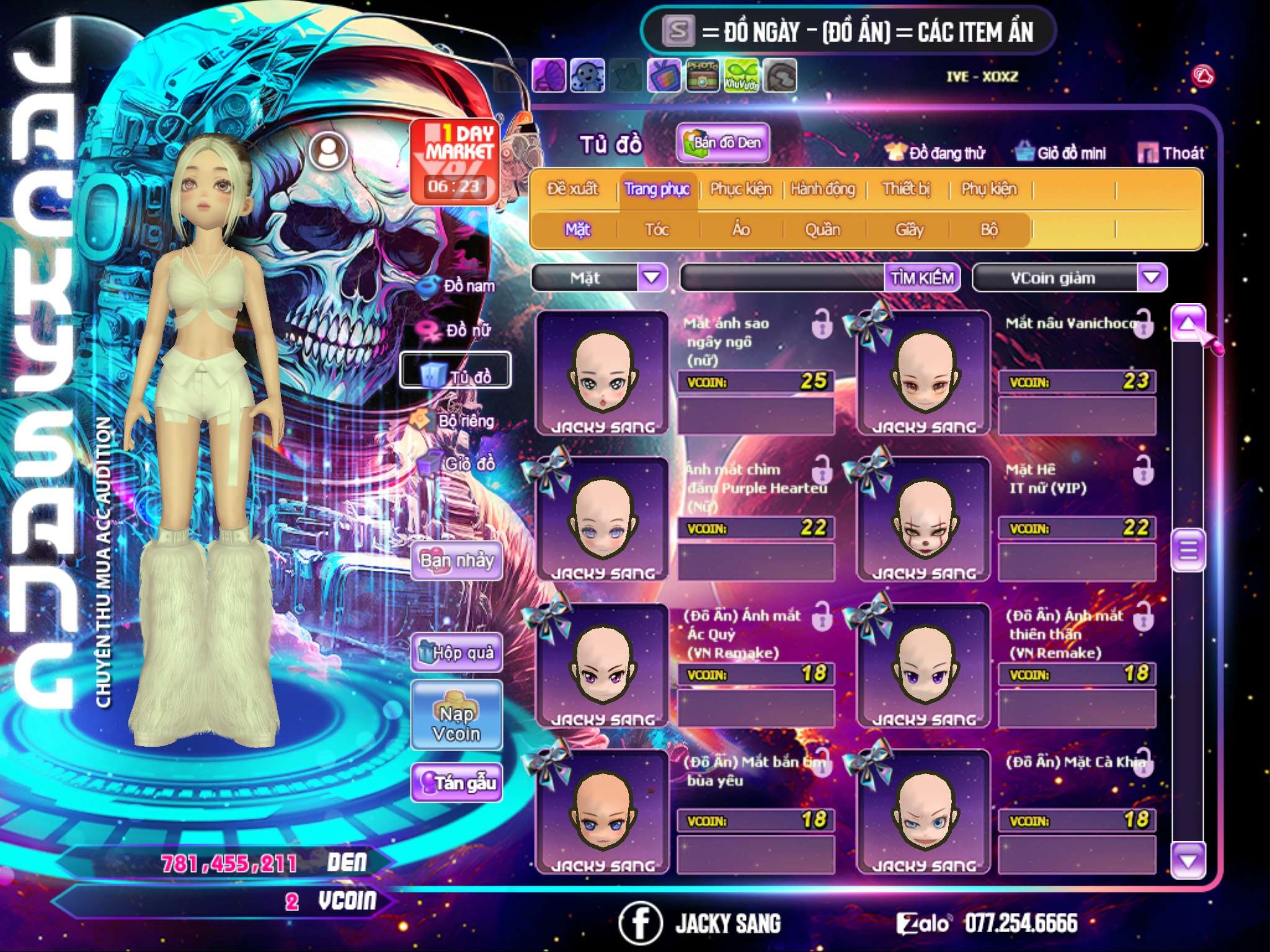Screen dimensions: 1270x952
Task: Select the Mắt ánh sao ngây ngô face
Action: pyautogui.click(x=602, y=373)
